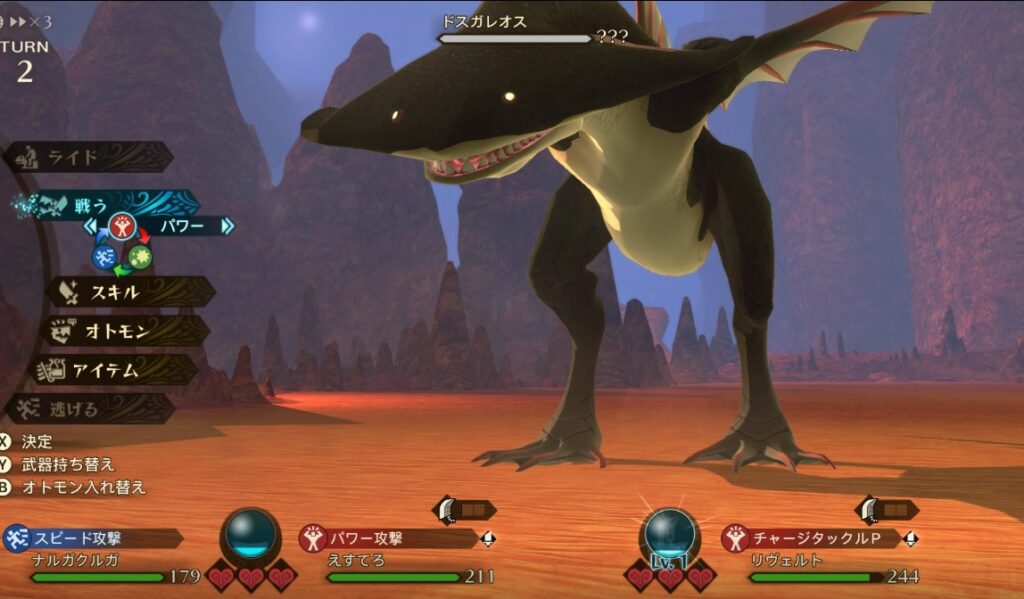Pick the red Power attack icon
The height and width of the screenshot is (599, 1024).
click(122, 227)
